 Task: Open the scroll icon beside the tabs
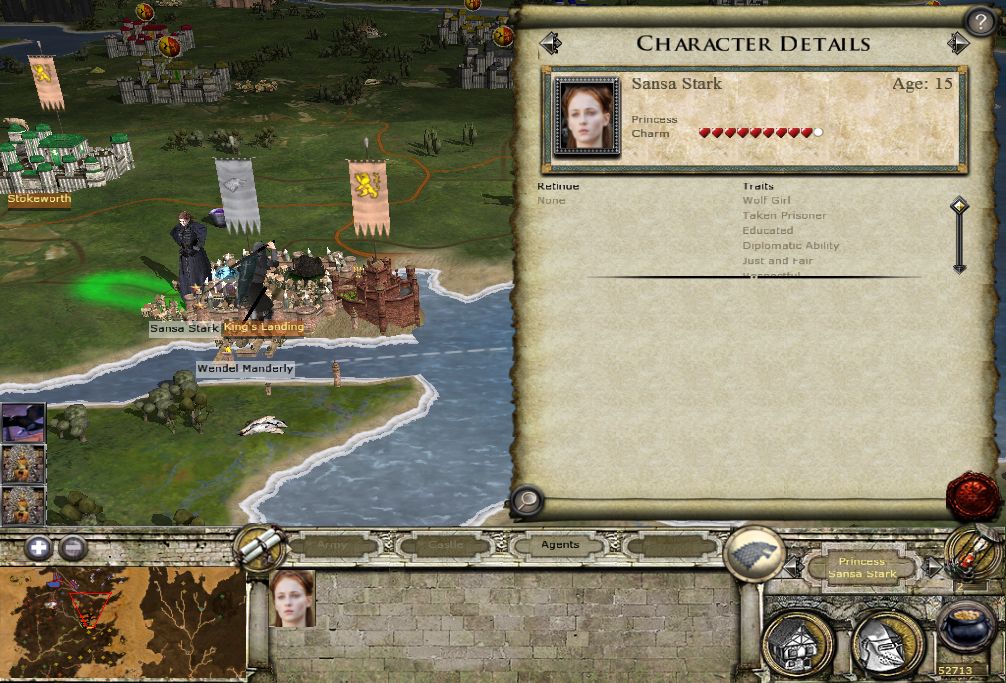pyautogui.click(x=259, y=546)
